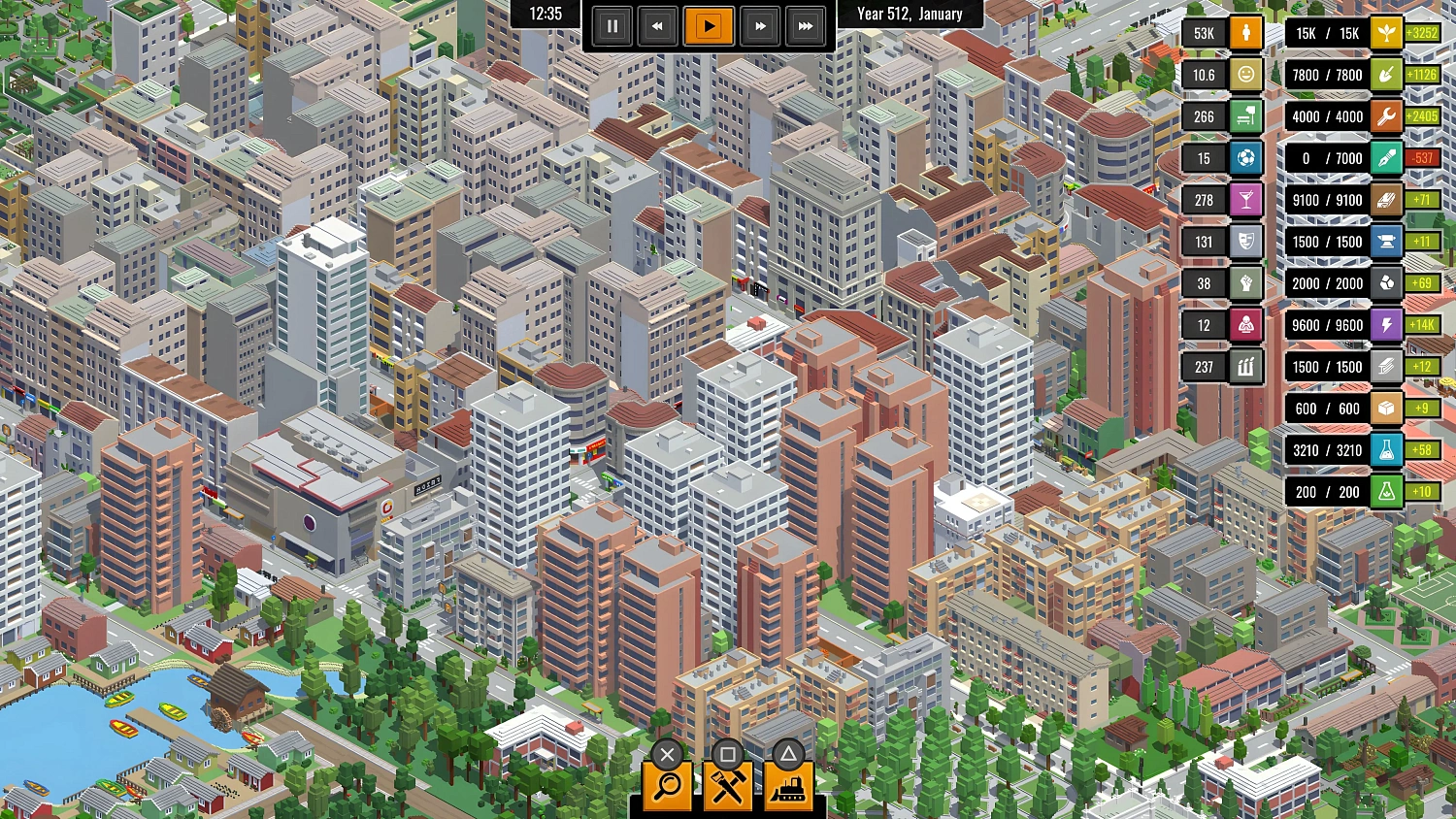1456x819 pixels.
Task: Click the raised fist stat icon
Action: [x=1245, y=283]
